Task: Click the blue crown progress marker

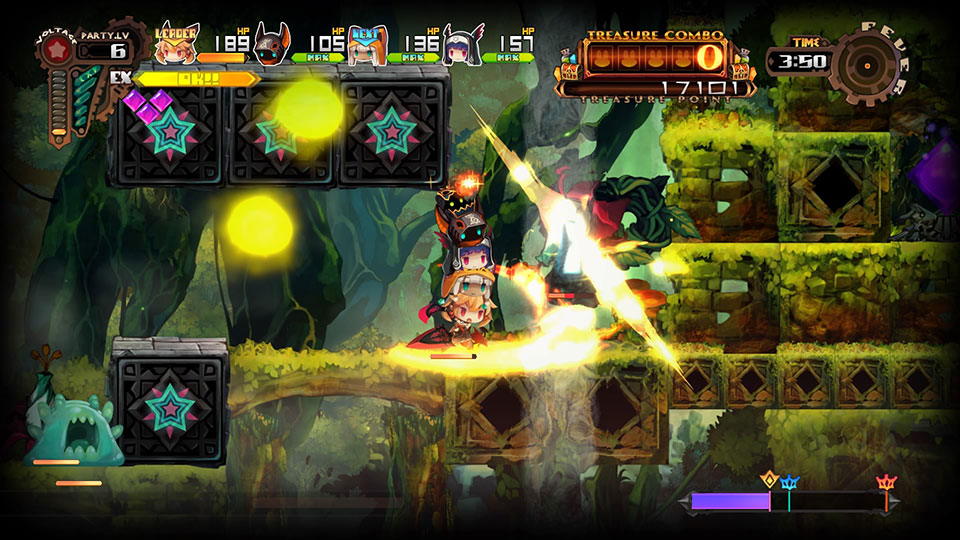Action: click(789, 483)
